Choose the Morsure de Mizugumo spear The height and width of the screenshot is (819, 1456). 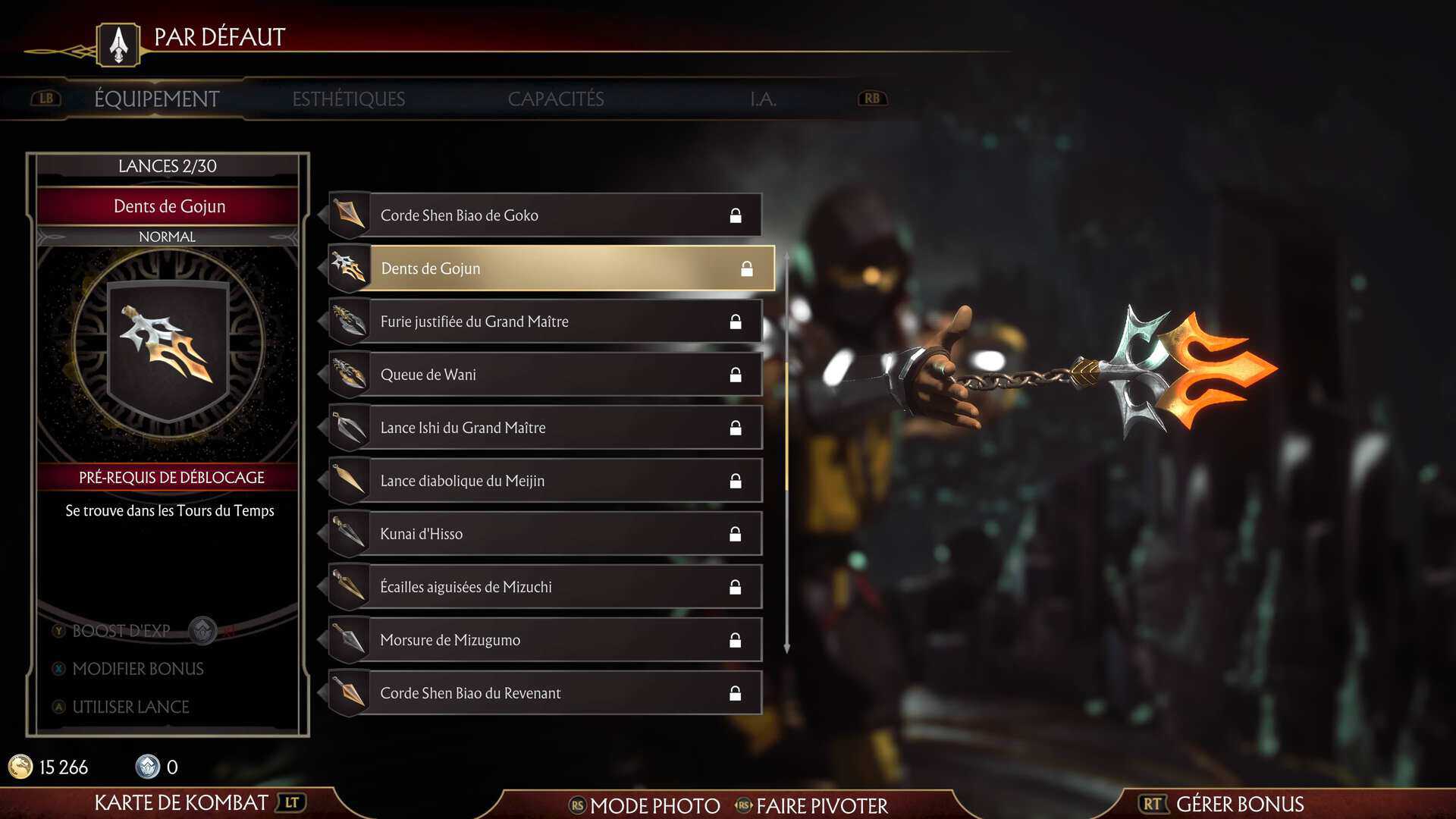click(544, 640)
